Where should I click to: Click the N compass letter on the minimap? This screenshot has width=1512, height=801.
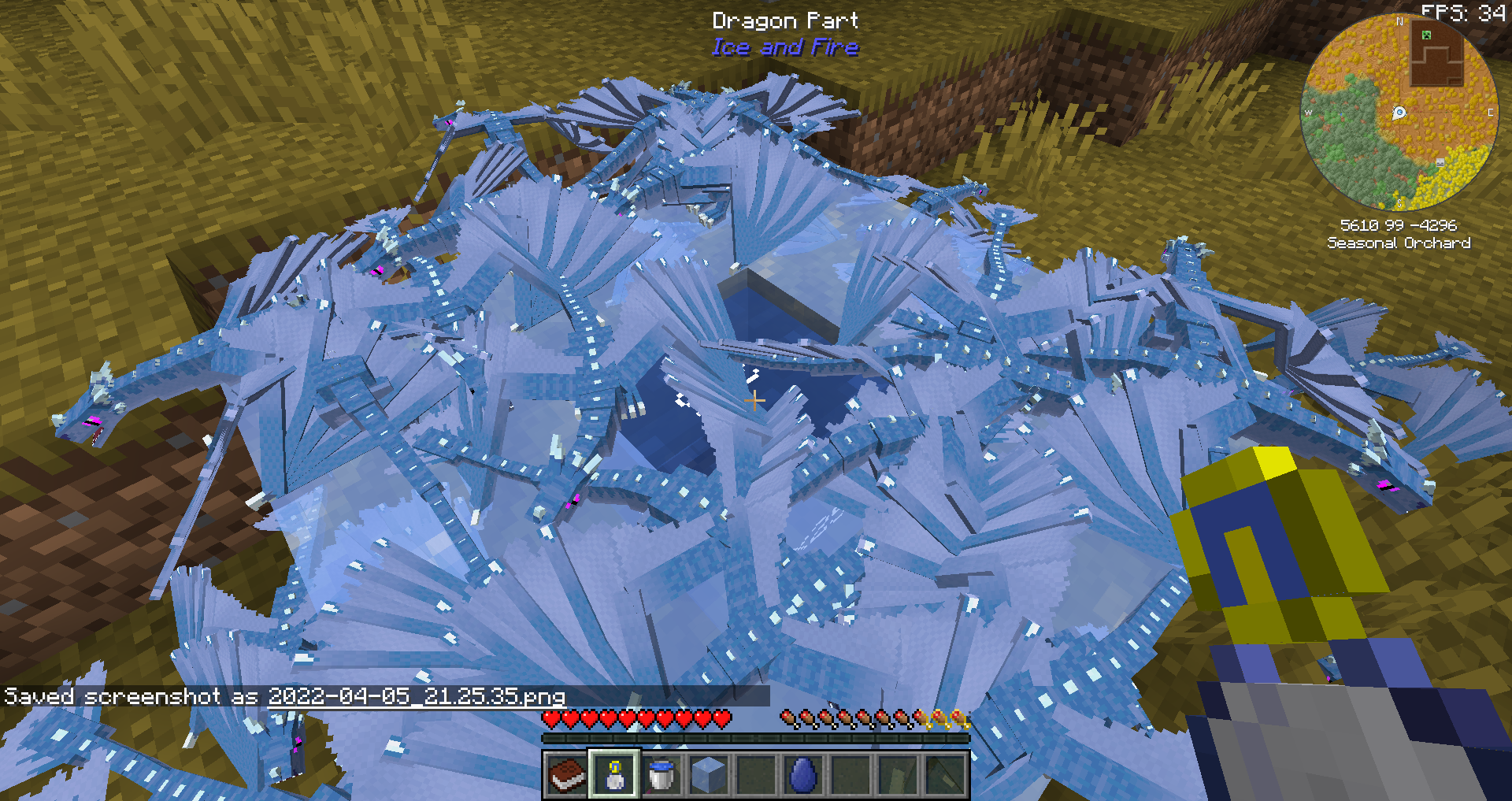[1399, 22]
